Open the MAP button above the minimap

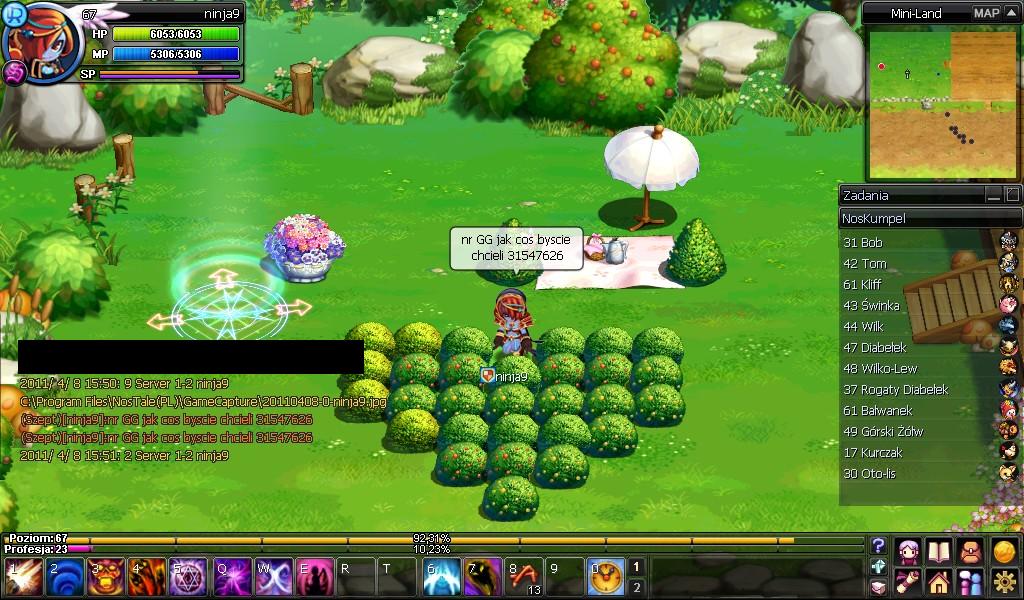click(986, 13)
